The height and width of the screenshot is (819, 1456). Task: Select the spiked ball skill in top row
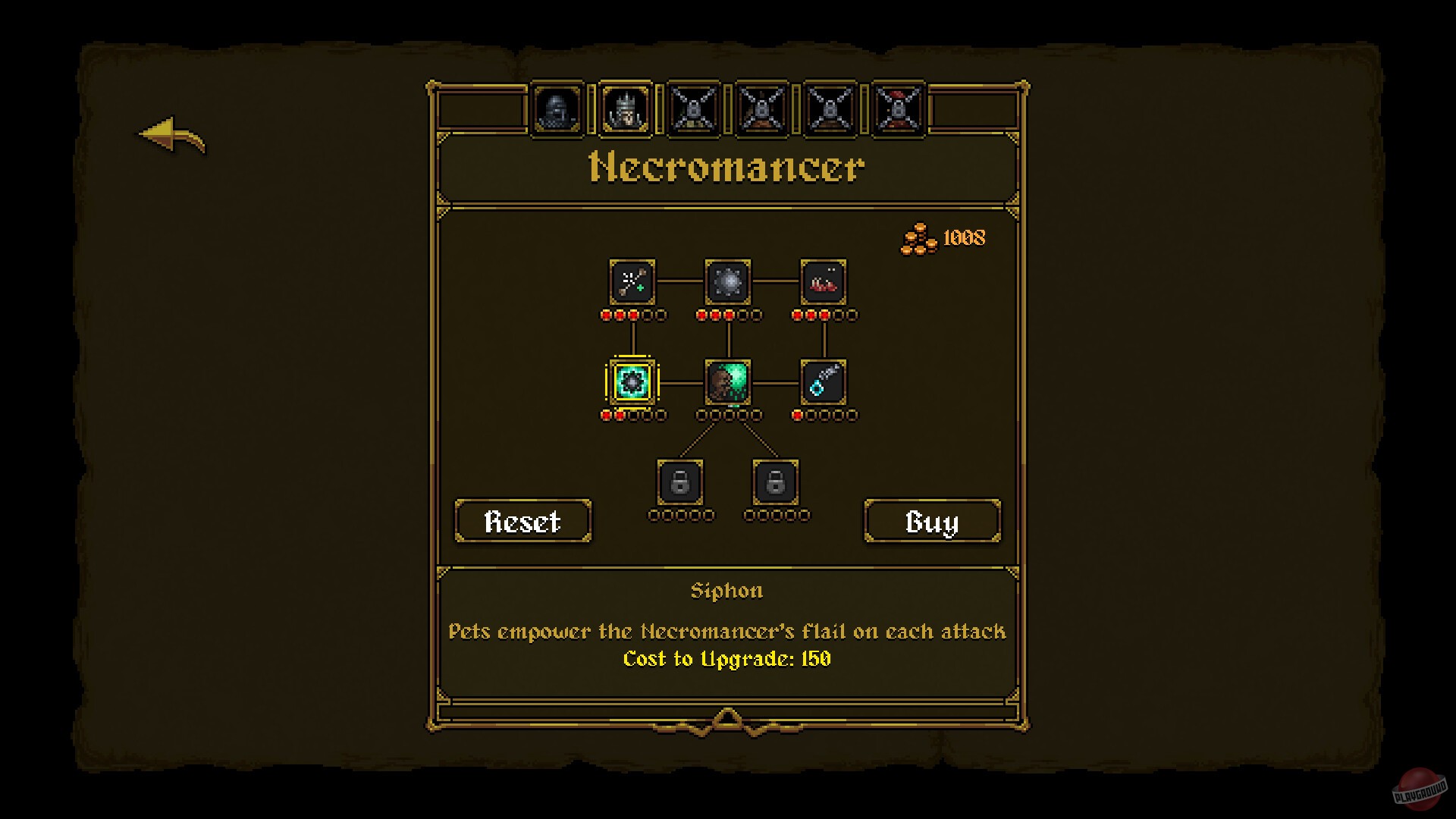click(x=729, y=283)
